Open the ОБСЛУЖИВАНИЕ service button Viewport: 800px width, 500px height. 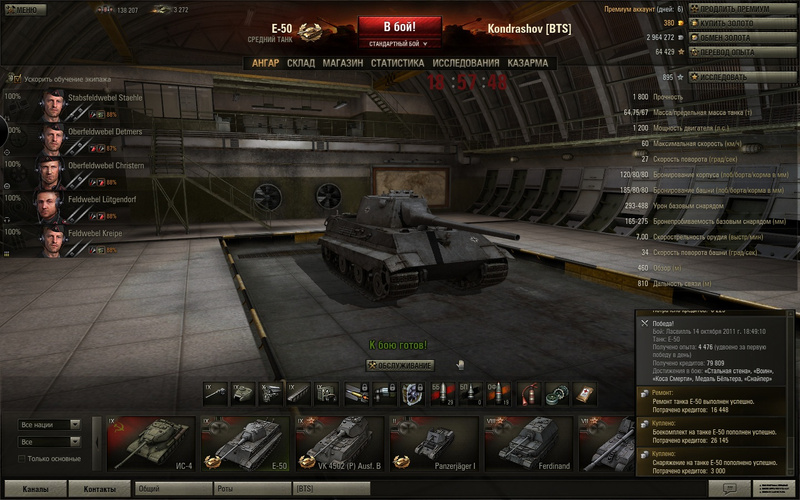400,365
